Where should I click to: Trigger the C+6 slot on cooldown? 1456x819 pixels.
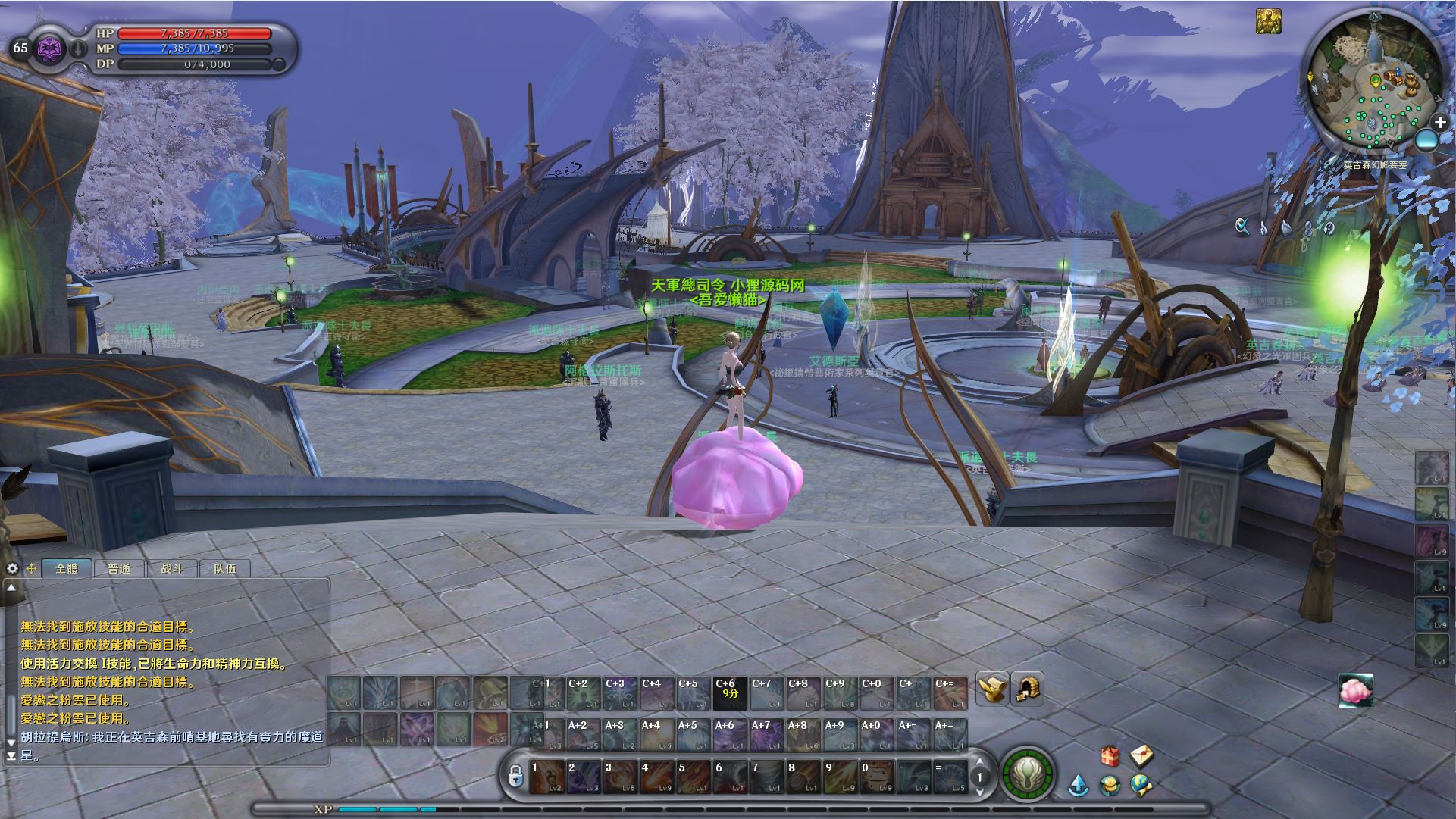pos(730,693)
